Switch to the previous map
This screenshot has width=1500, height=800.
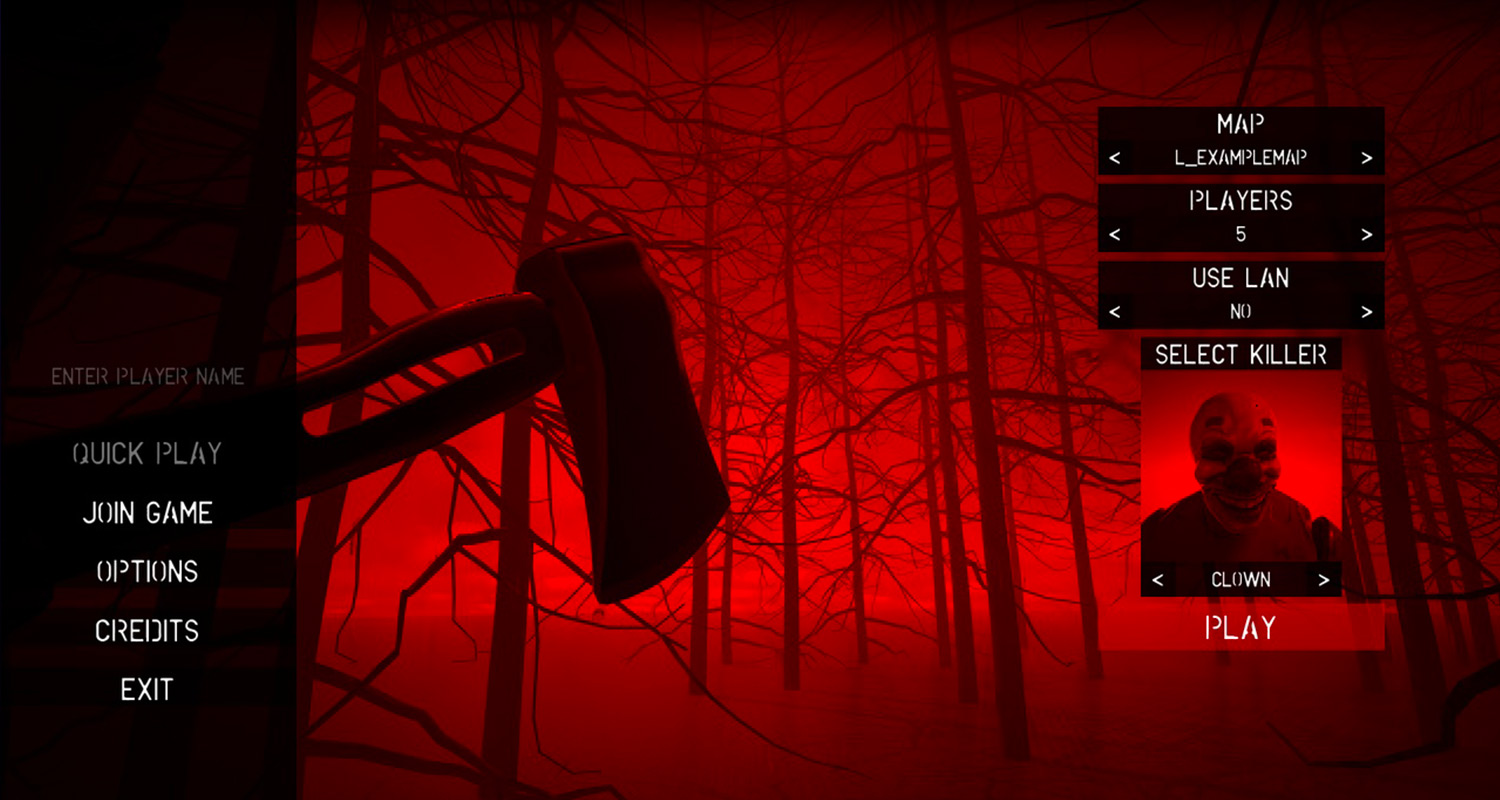(x=1115, y=158)
